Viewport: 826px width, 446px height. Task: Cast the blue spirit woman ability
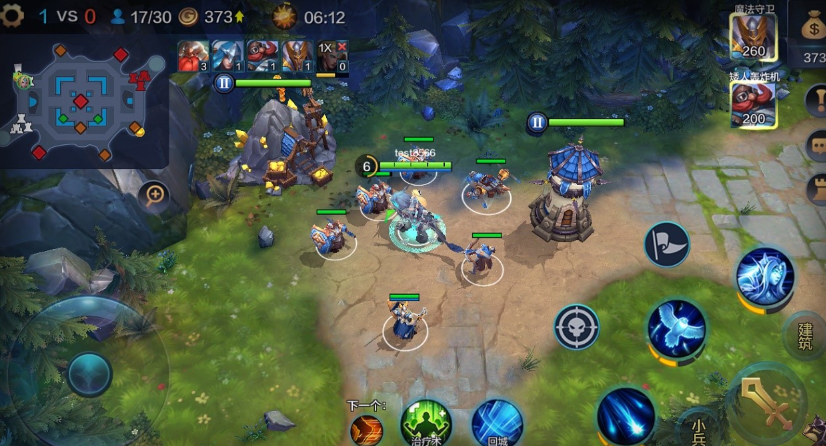tap(764, 277)
